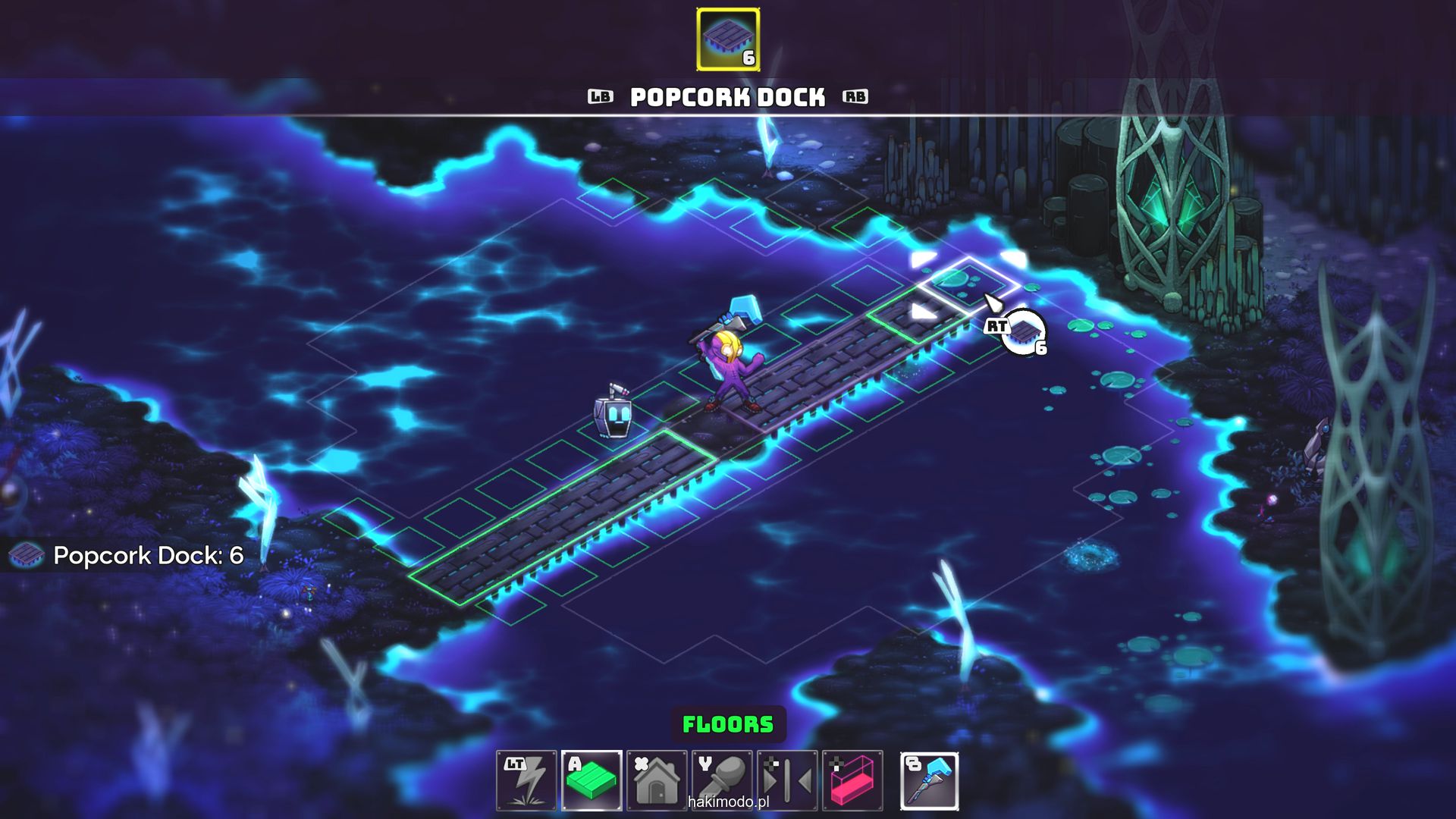Select the pink wireframe box tool
1456x819 pixels.
852,780
